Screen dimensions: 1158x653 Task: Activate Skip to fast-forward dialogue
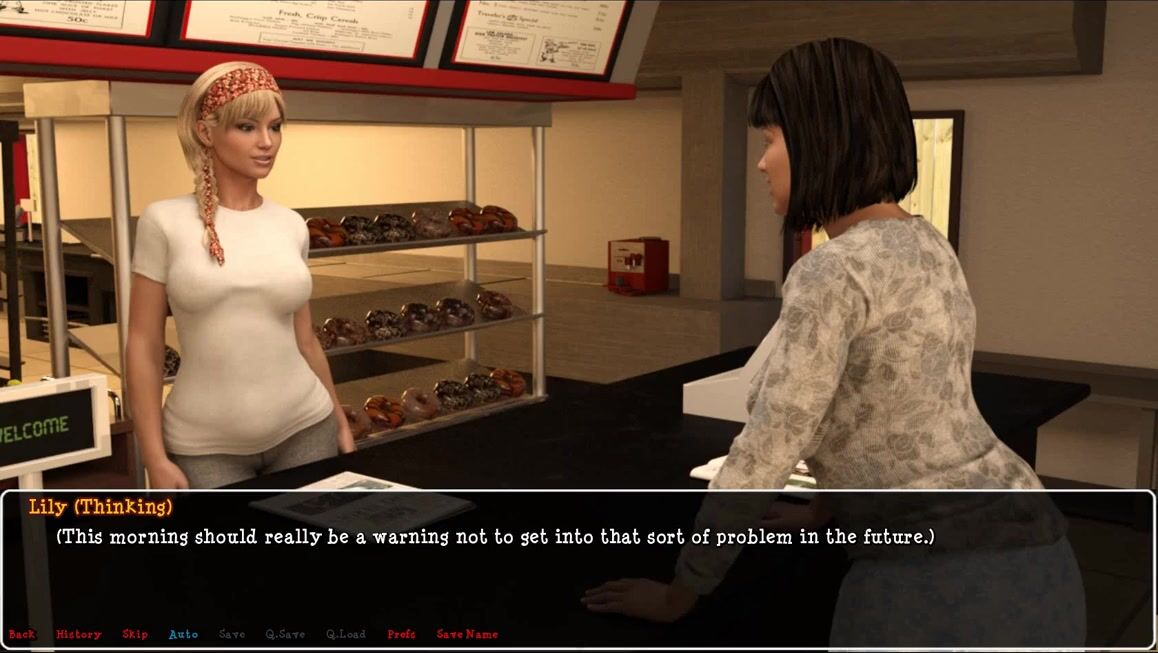point(135,634)
